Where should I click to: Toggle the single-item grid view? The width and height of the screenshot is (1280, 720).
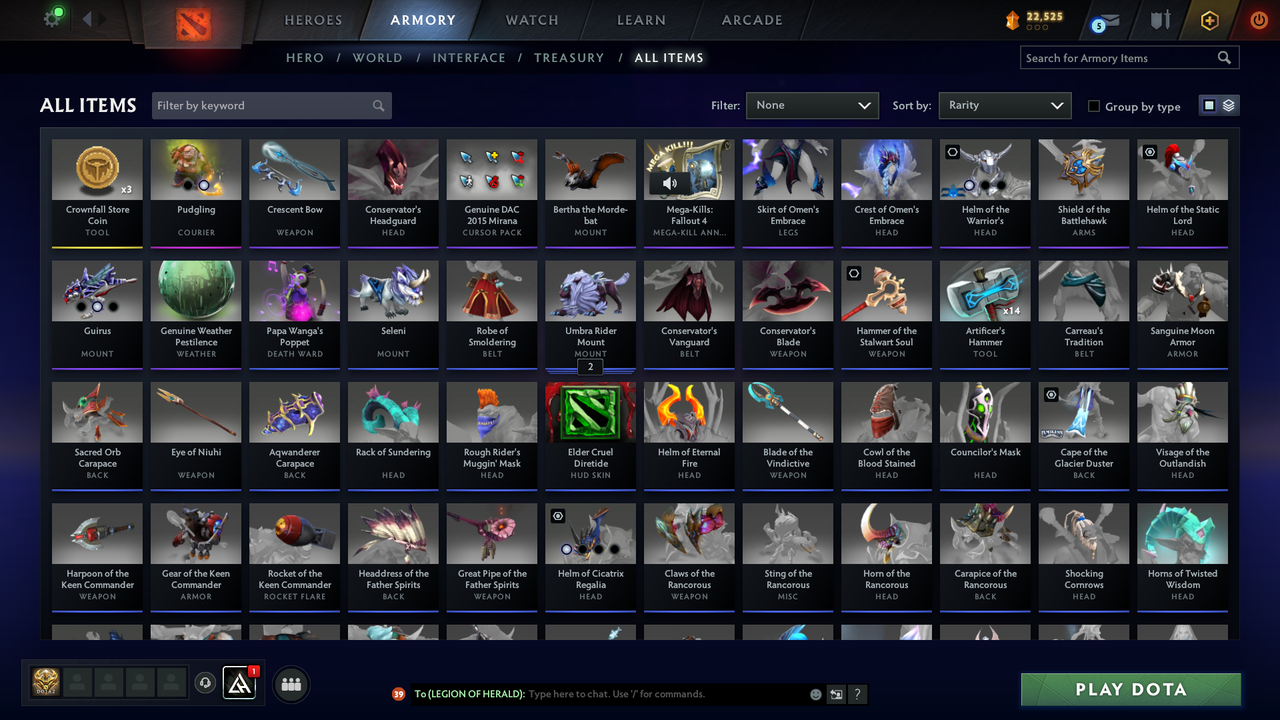(1211, 104)
